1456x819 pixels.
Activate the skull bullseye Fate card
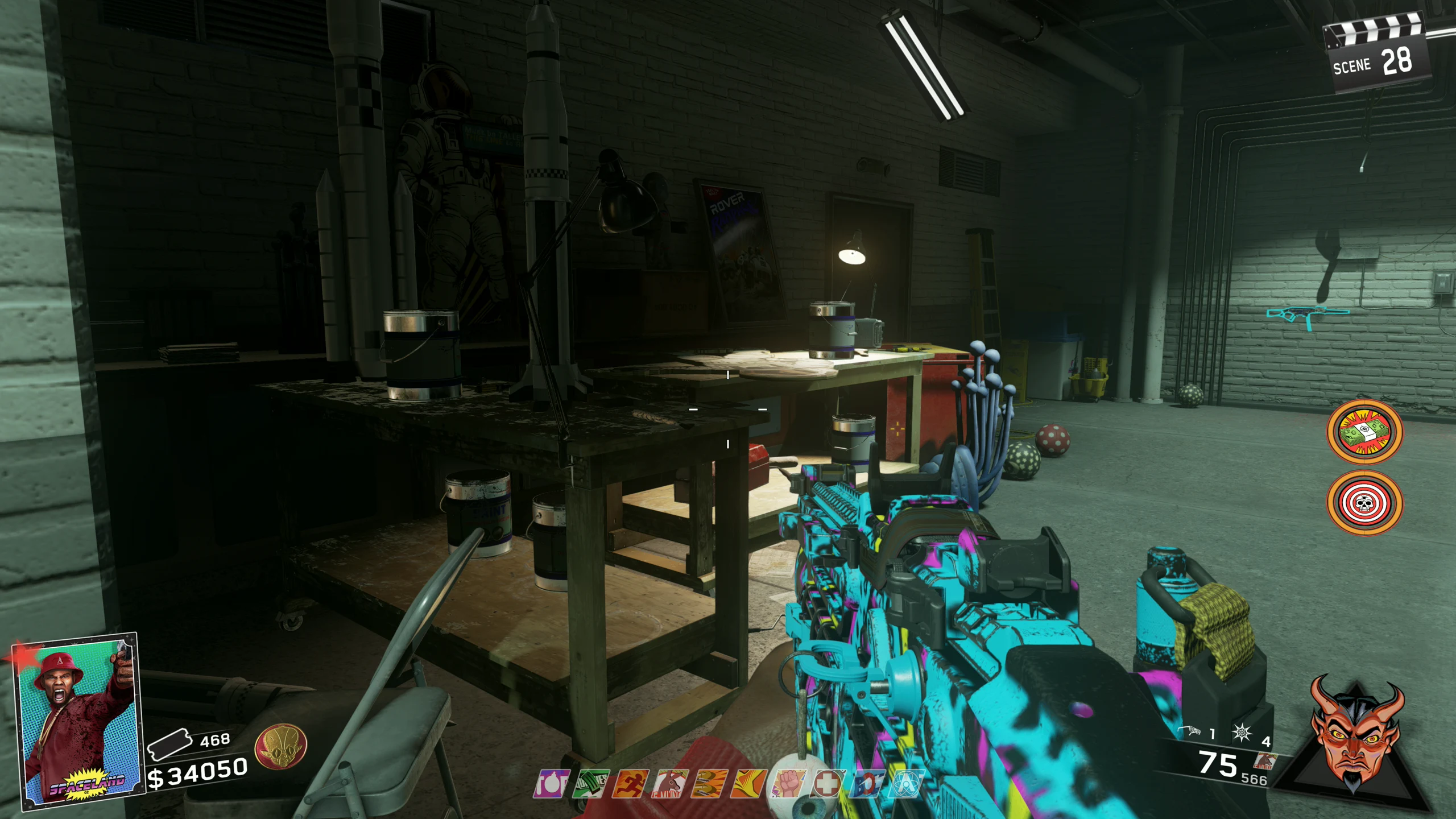pos(1365,503)
